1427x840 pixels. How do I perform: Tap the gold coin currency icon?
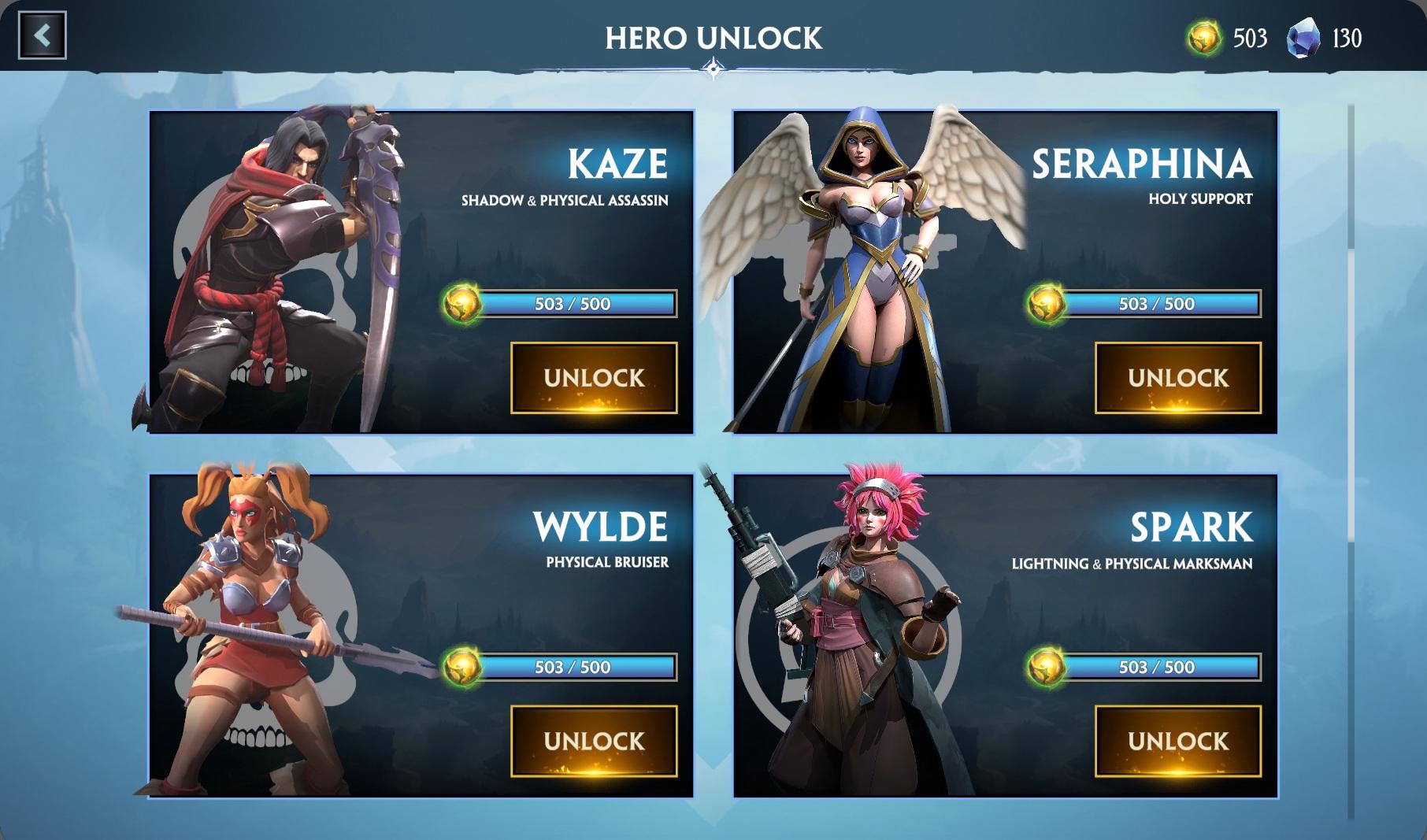click(1204, 38)
